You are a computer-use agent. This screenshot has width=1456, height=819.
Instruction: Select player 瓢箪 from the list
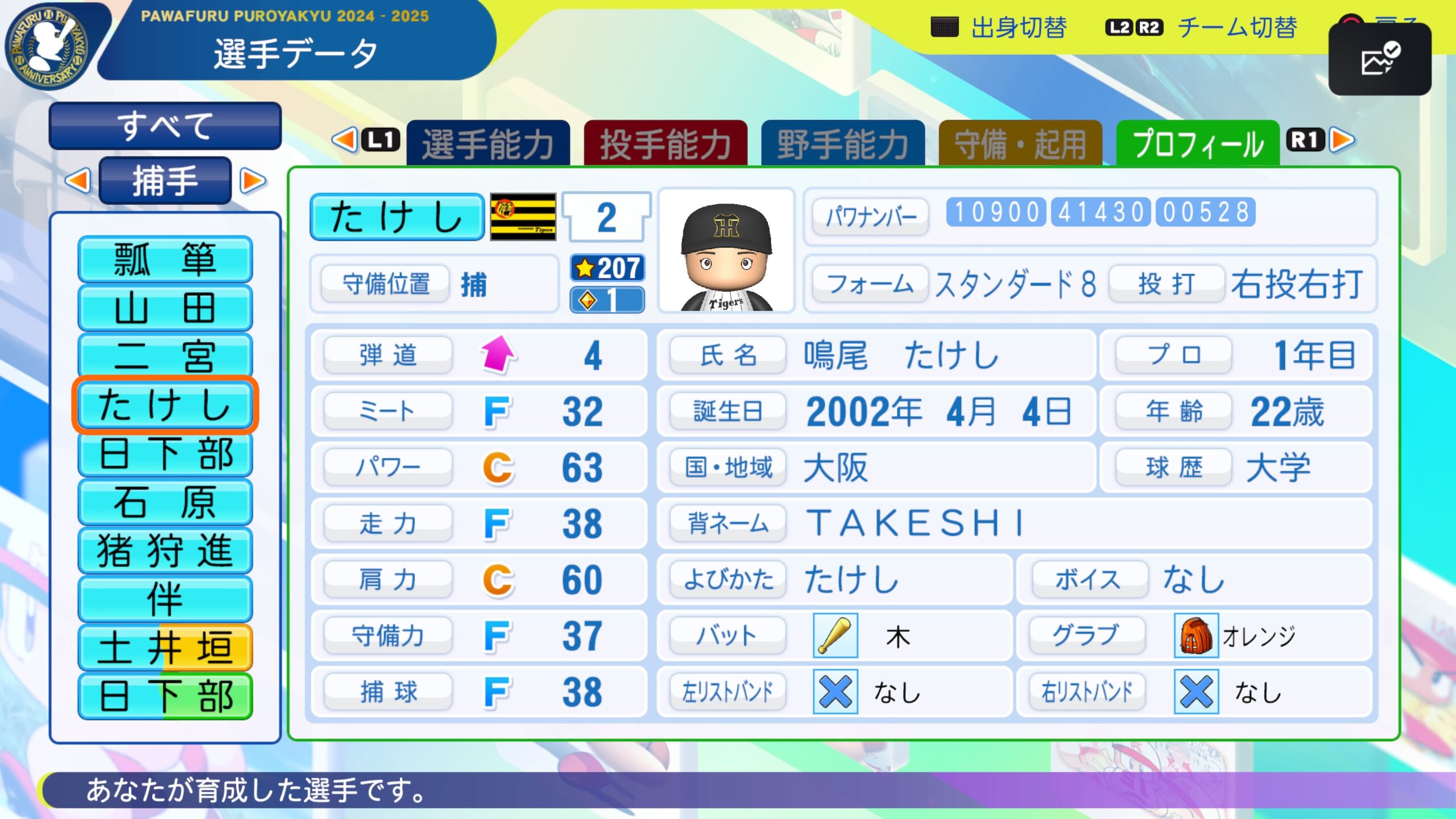click(165, 259)
